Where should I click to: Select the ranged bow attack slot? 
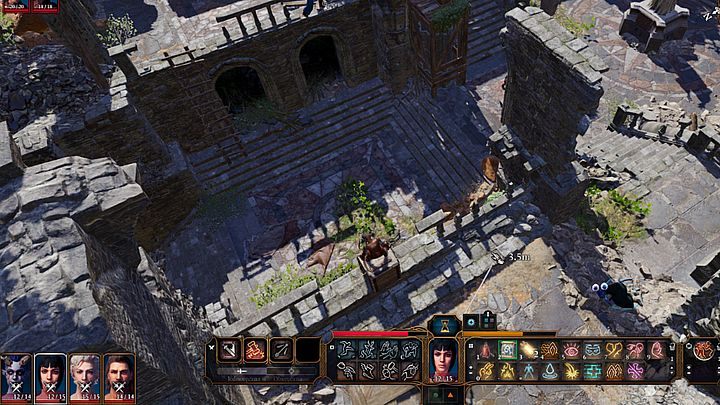click(x=281, y=350)
